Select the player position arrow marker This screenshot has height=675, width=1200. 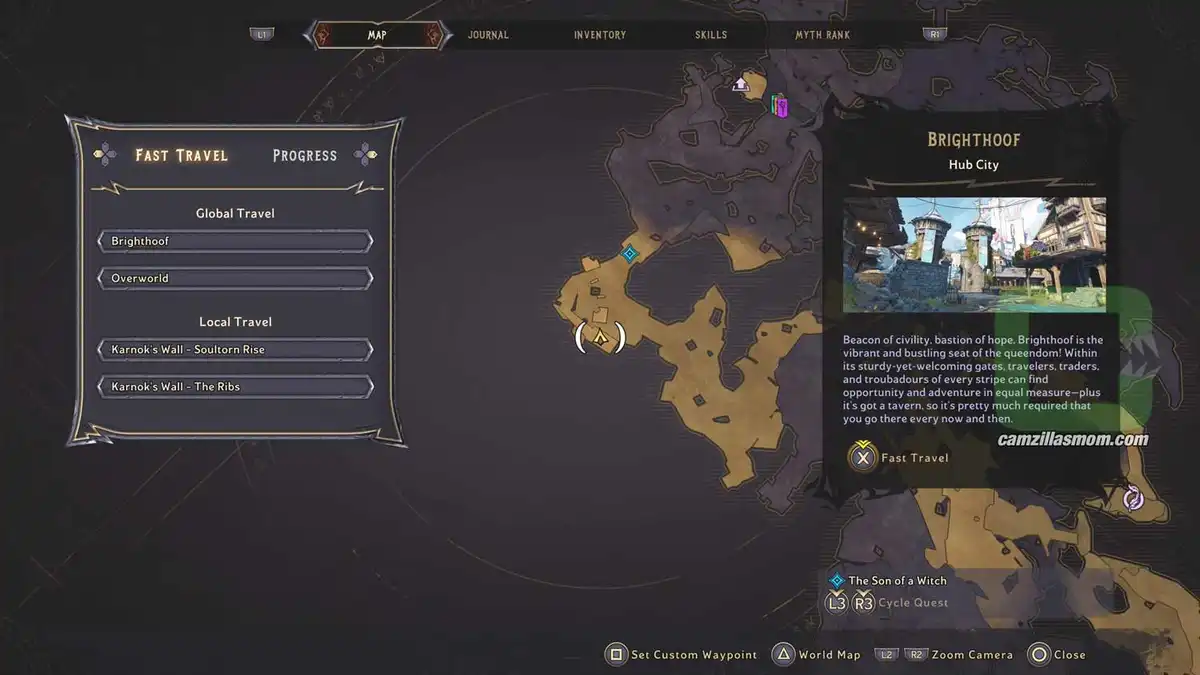pos(600,338)
